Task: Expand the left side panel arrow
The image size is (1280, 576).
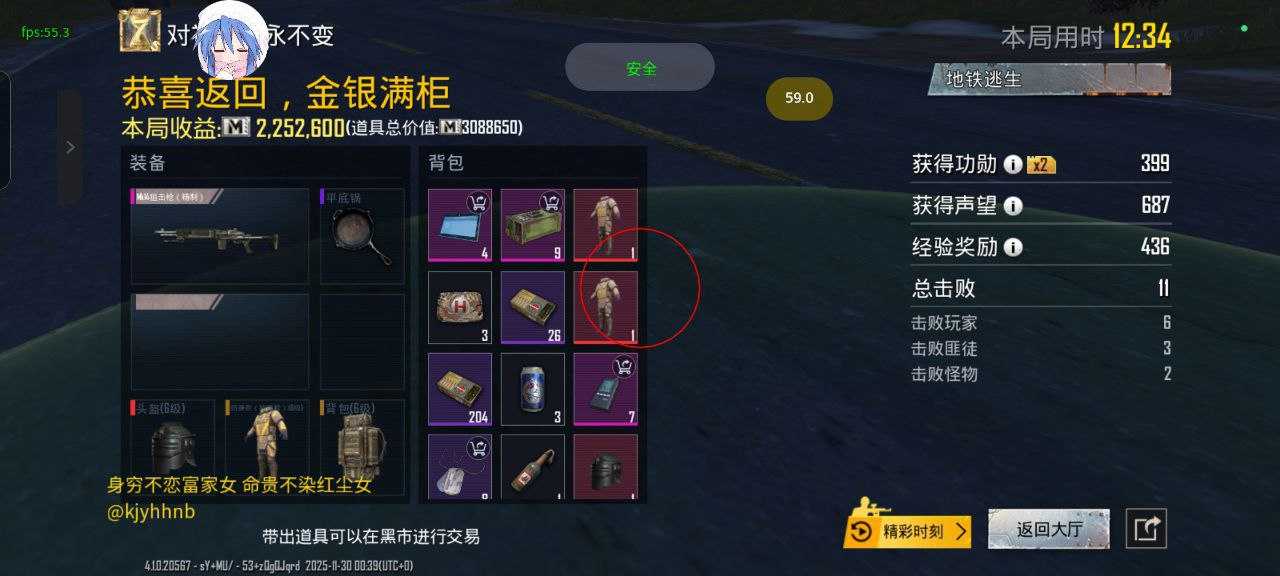Action: (70, 148)
